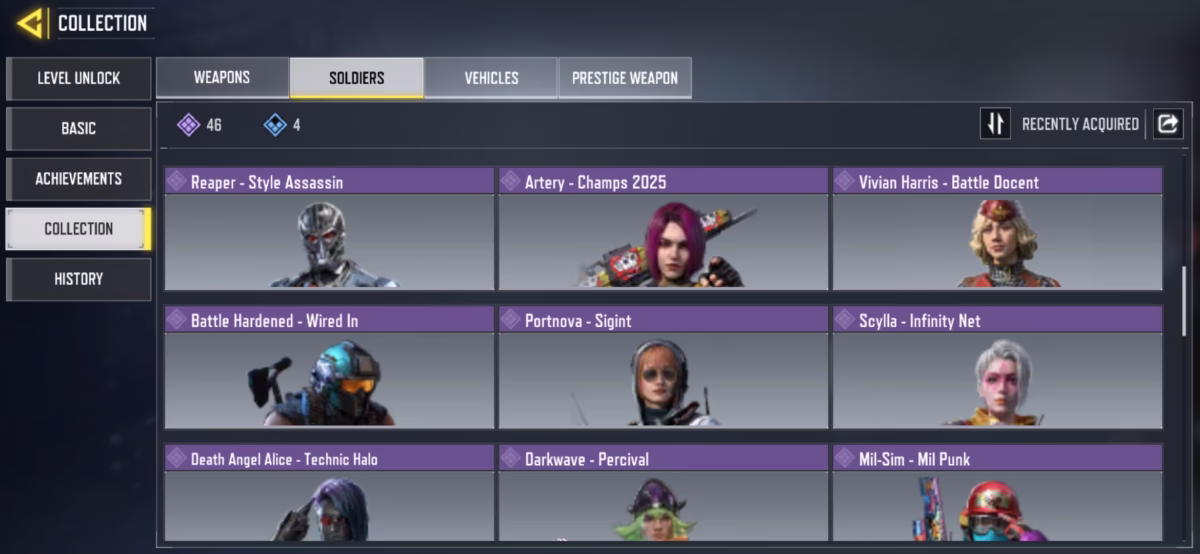The image size is (1200, 554).
Task: Select the Collection menu entry
Action: (79, 228)
